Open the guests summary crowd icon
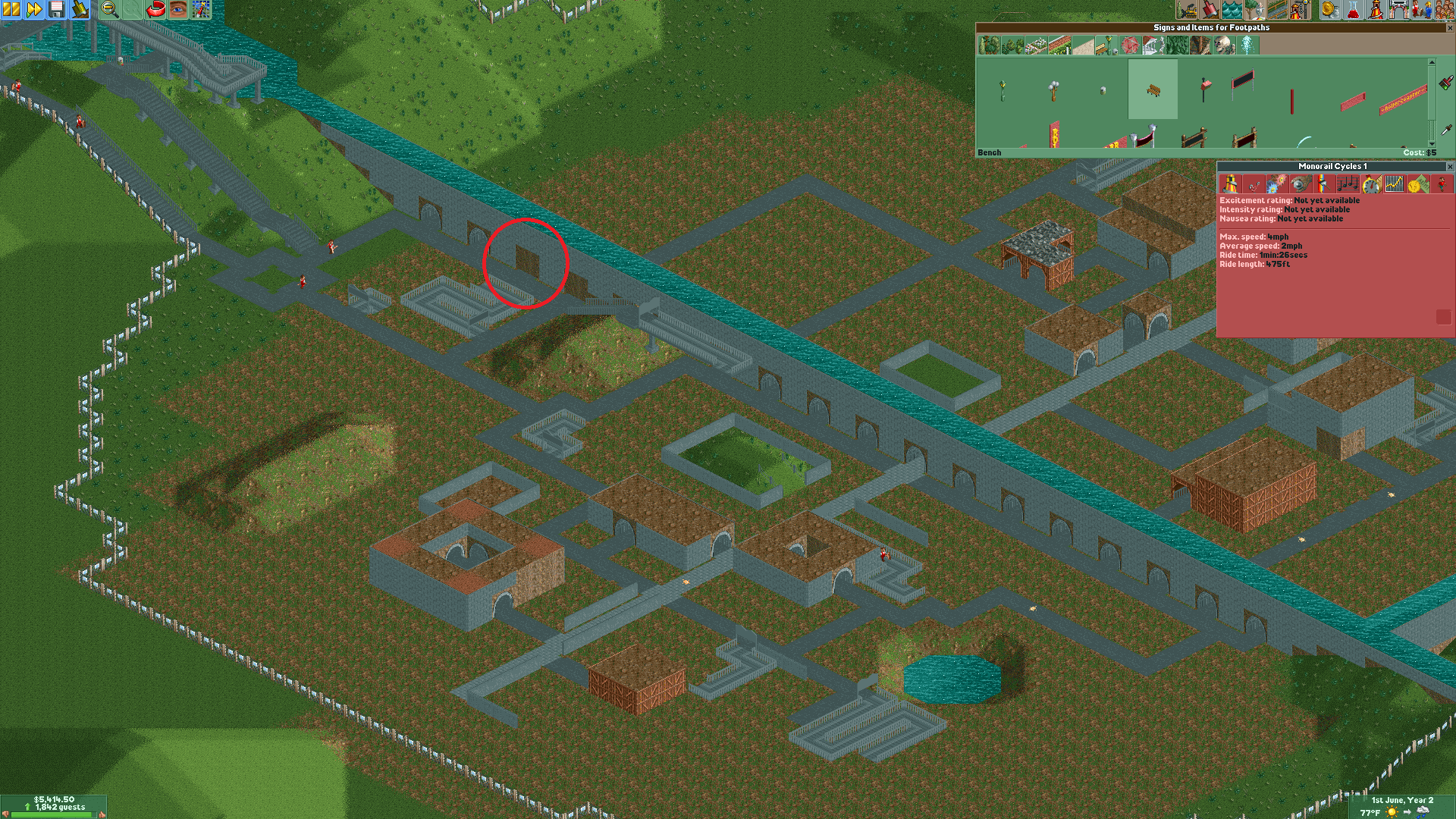The height and width of the screenshot is (819, 1456). pos(1445,11)
